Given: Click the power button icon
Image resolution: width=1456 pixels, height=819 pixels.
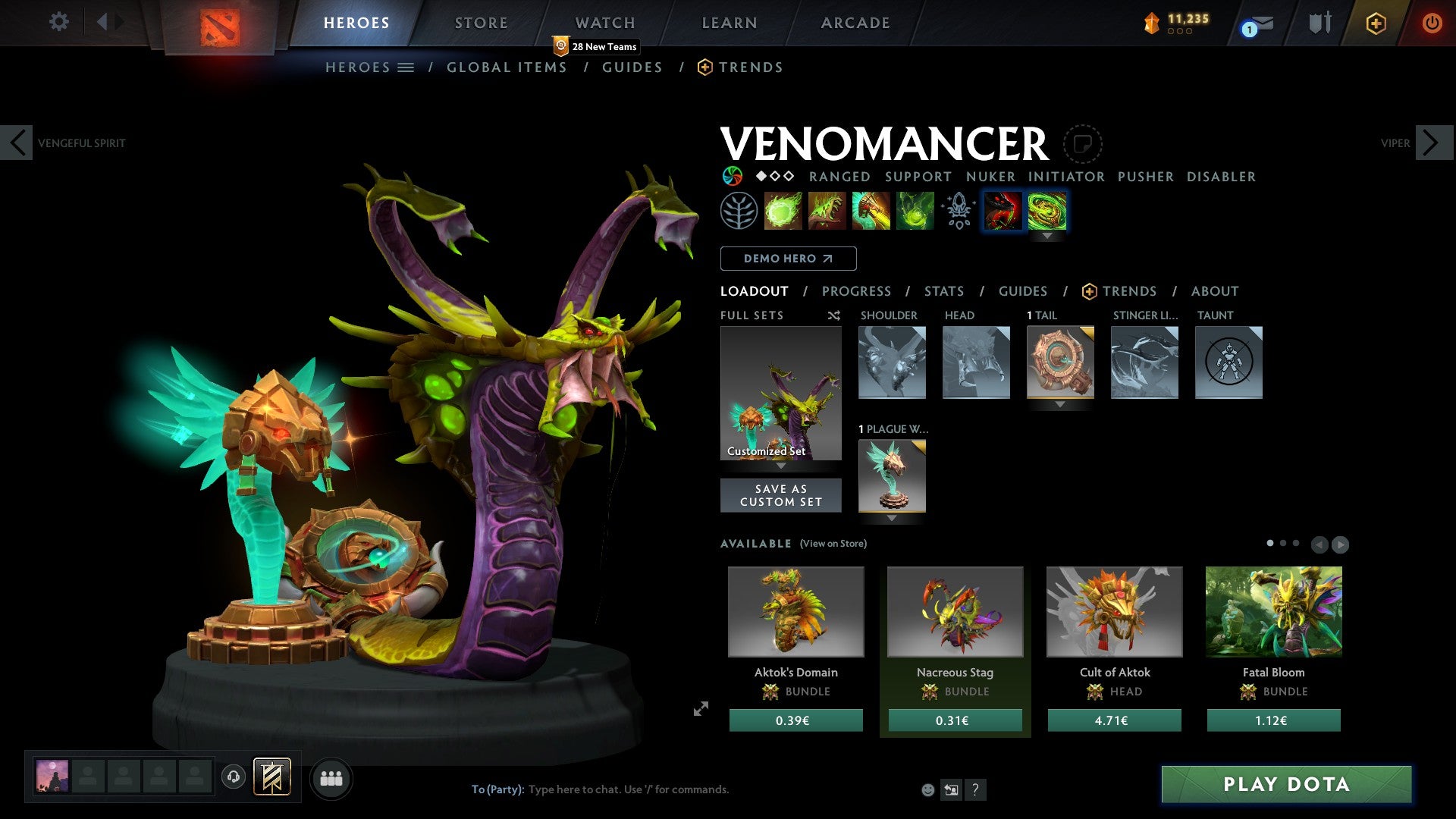Looking at the screenshot, I should (1432, 24).
